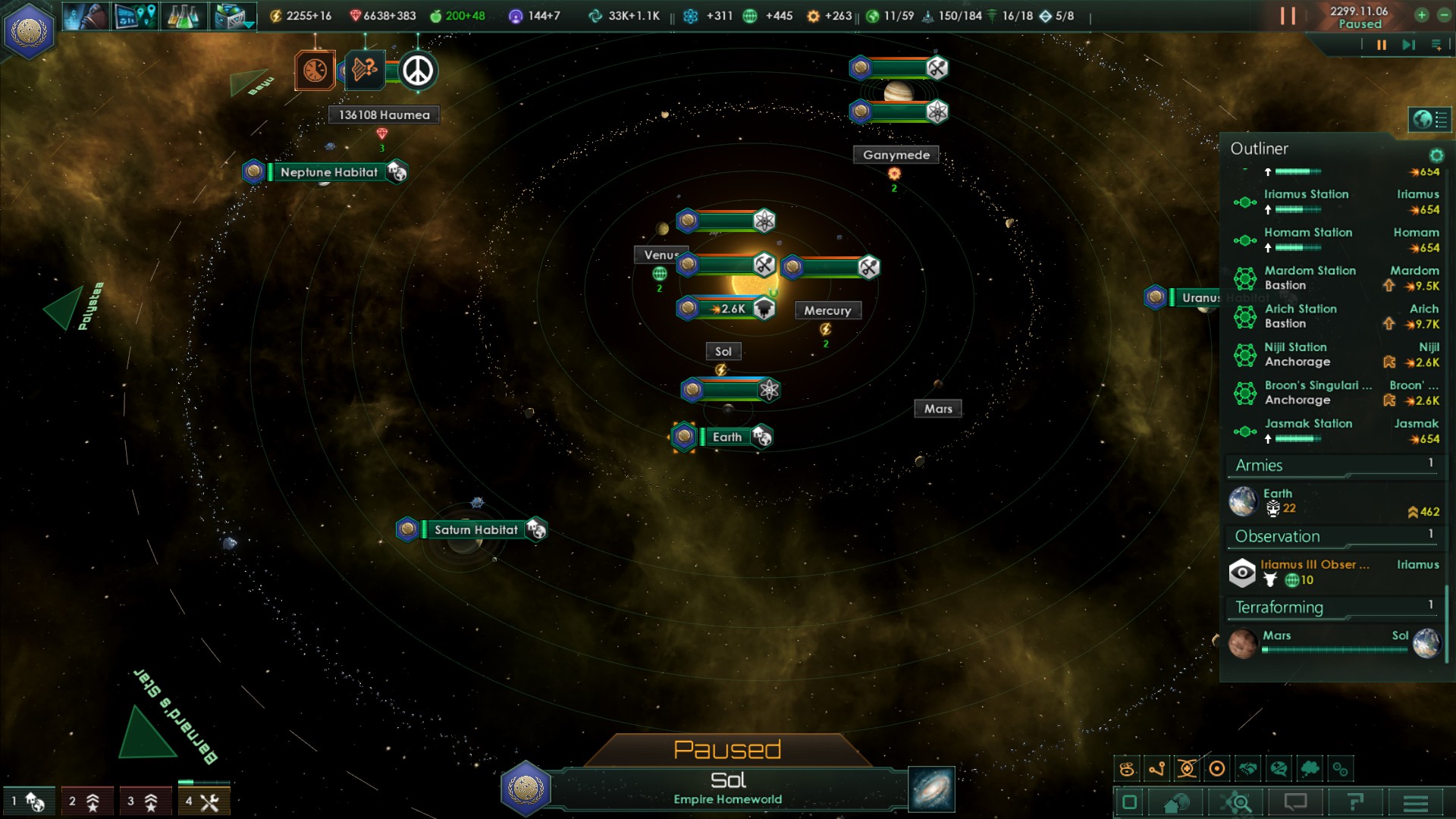Toggle the outliner globe list button
Image resolution: width=1456 pixels, height=819 pixels.
tap(1429, 119)
